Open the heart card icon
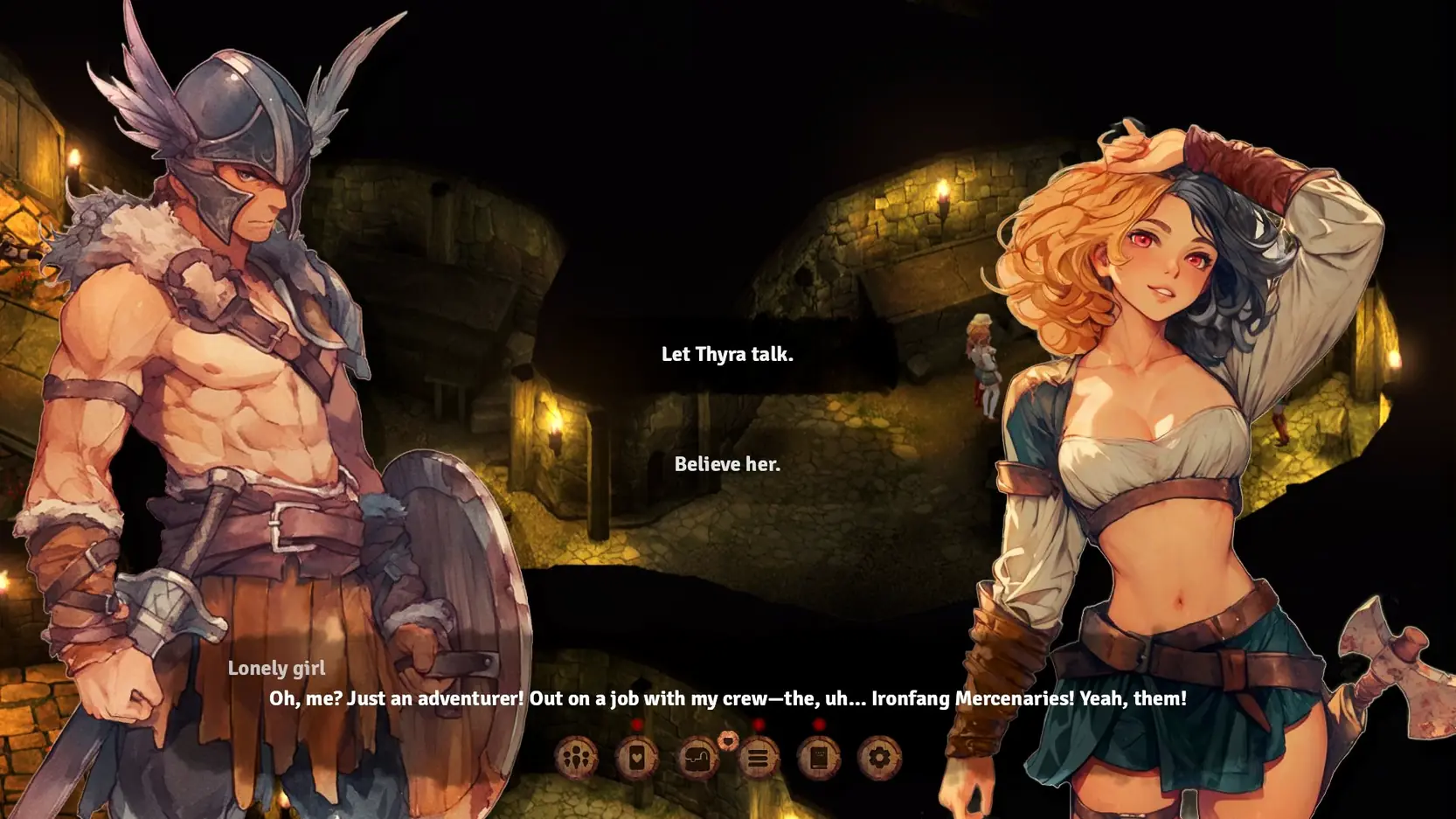Screen dimensions: 1456x819 [x=636, y=758]
